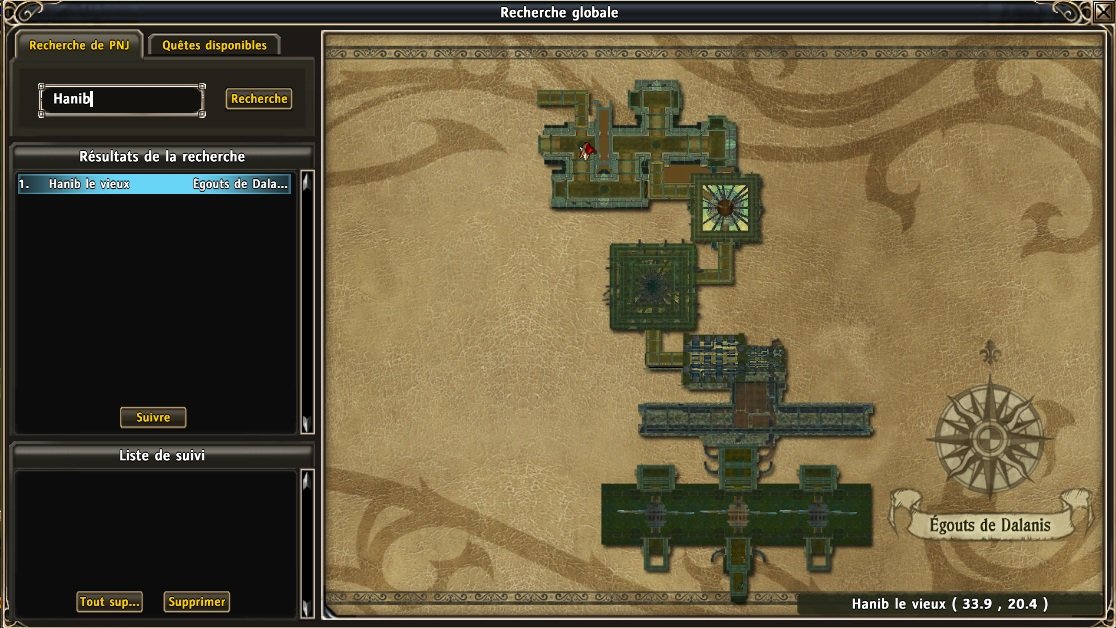Focus the NPC name search field
The width and height of the screenshot is (1116, 628).
pos(121,99)
